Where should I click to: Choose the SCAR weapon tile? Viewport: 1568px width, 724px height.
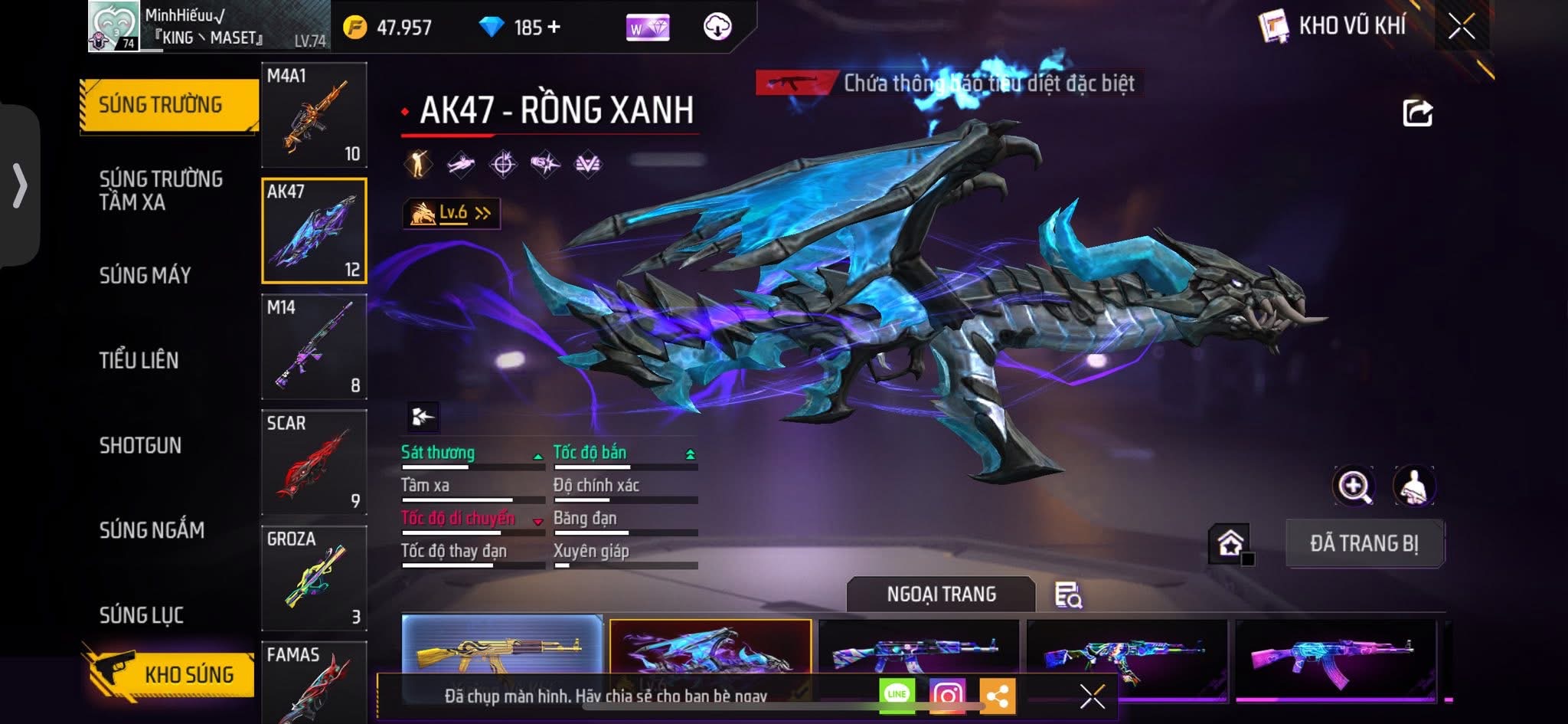click(314, 462)
